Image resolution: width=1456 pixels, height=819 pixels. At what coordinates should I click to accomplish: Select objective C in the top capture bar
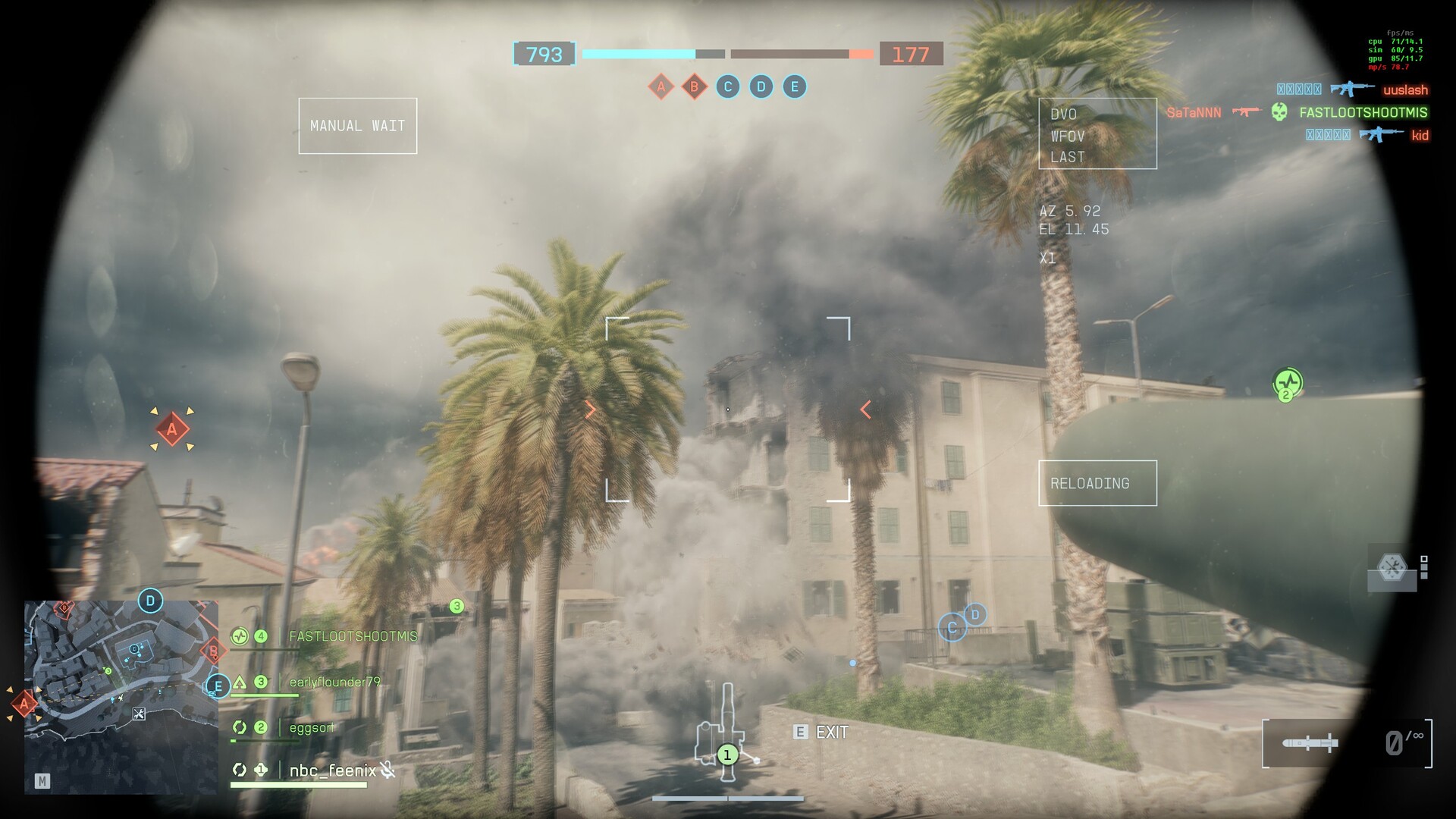tap(727, 86)
